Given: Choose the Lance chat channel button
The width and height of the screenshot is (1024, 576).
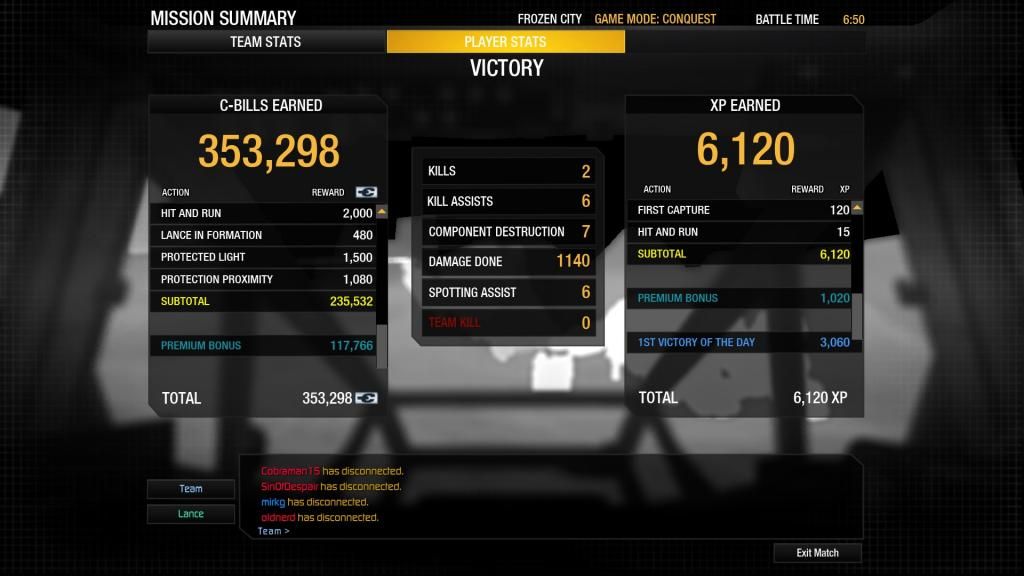Looking at the screenshot, I should [x=191, y=514].
